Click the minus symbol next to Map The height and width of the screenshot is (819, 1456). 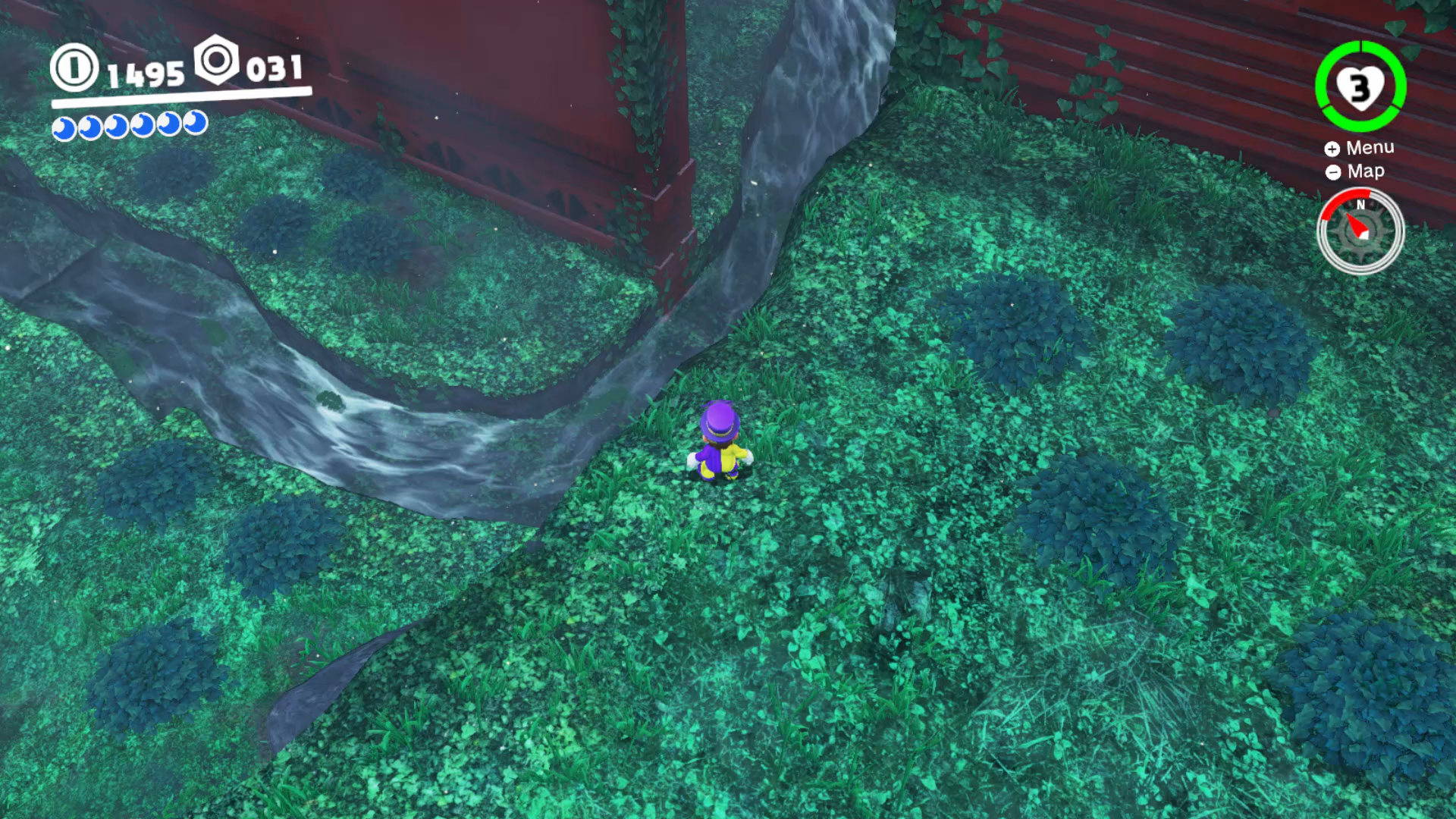click(x=1332, y=171)
